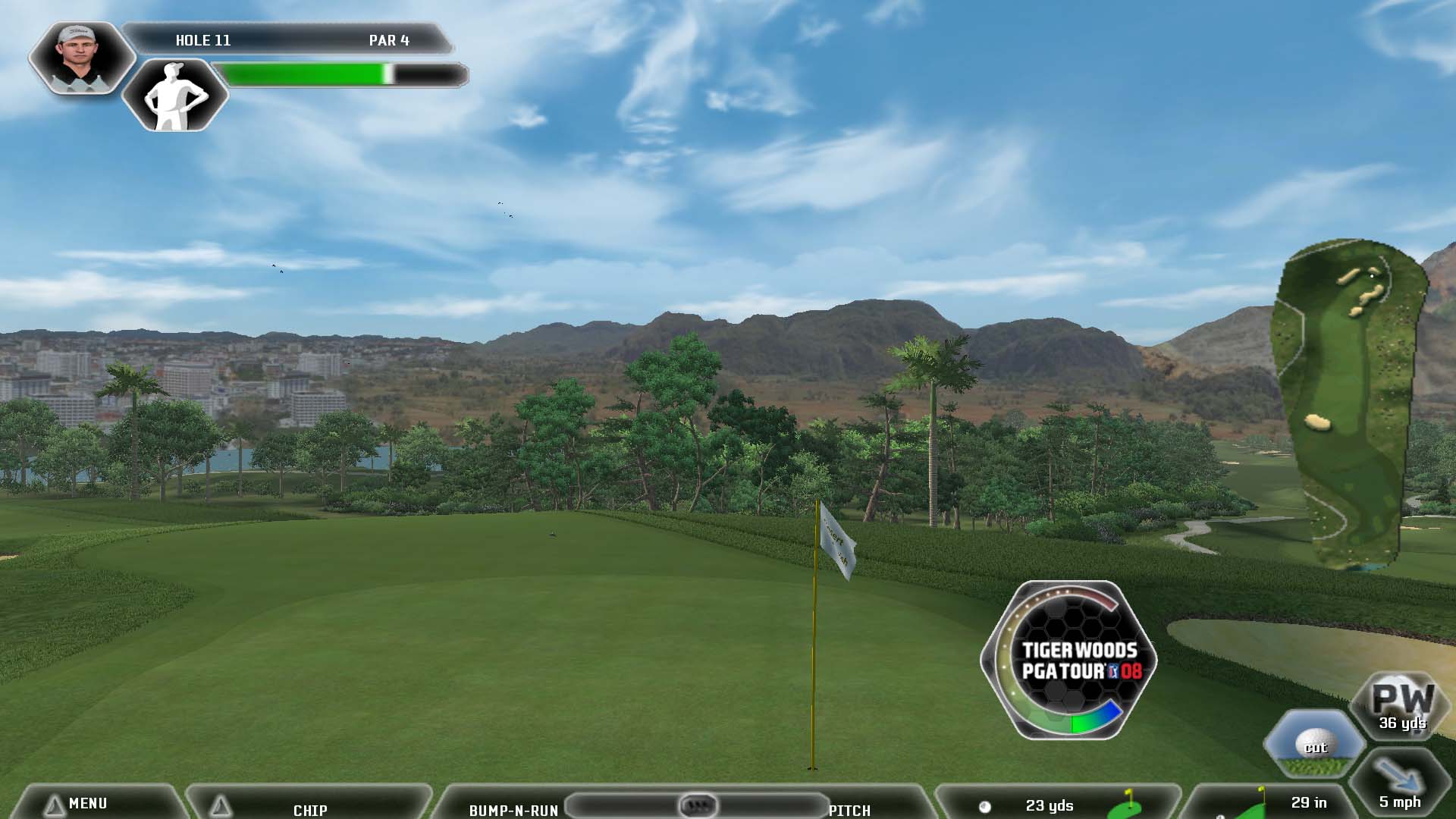1456x819 pixels.
Task: Select the white golfer stance silhouette
Action: [175, 96]
